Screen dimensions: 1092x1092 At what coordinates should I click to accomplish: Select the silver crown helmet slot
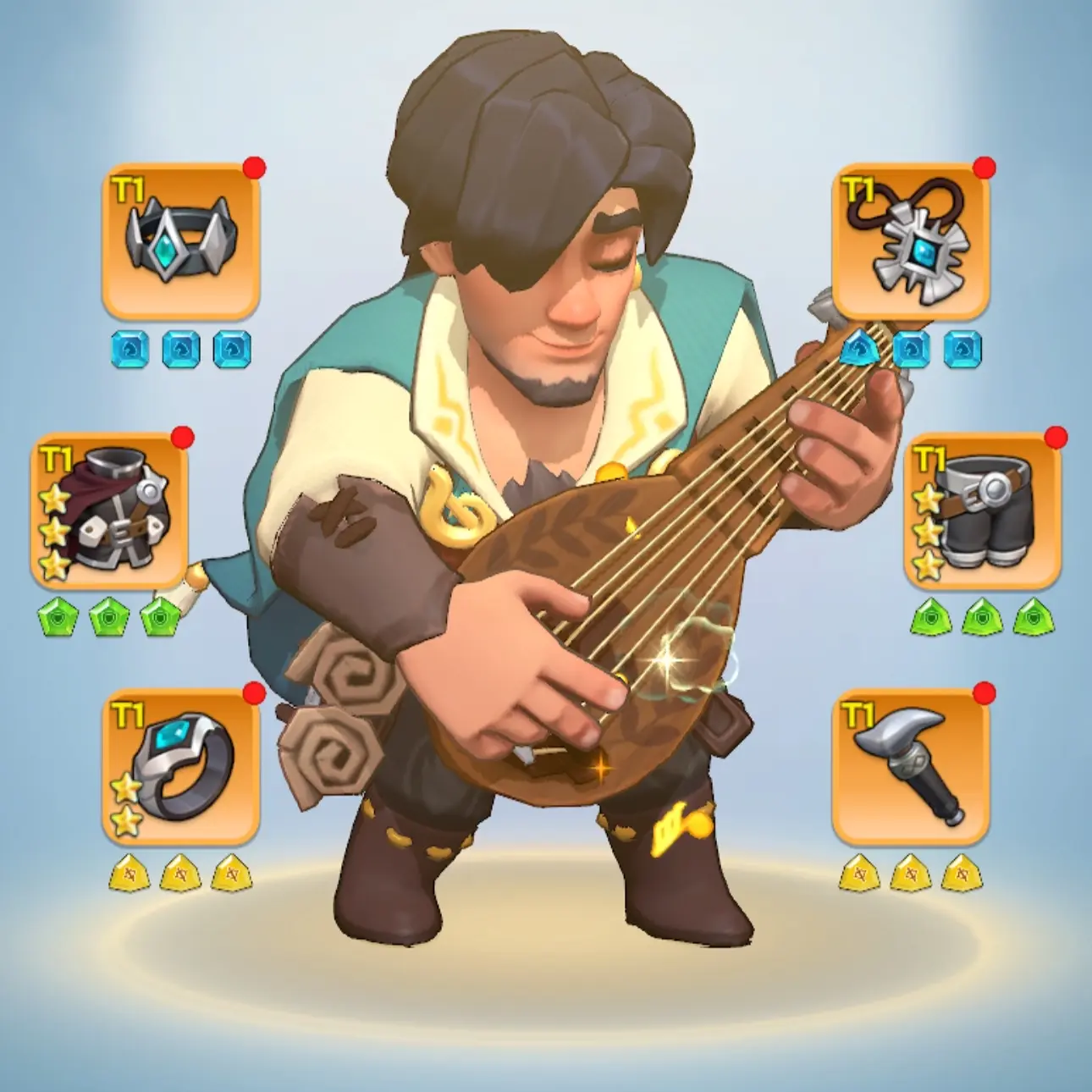(179, 242)
